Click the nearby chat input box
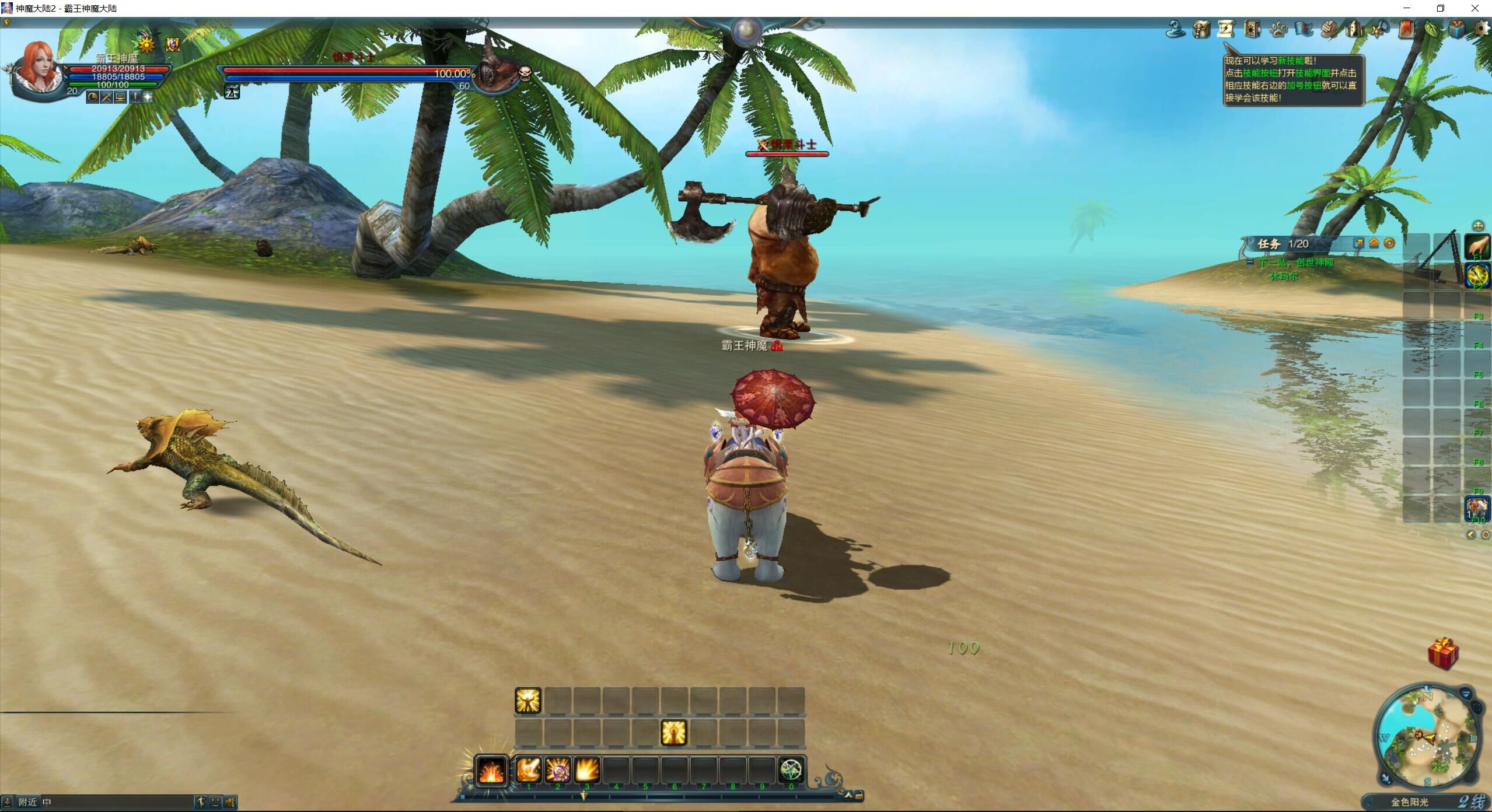This screenshot has width=1492, height=812. 117,802
